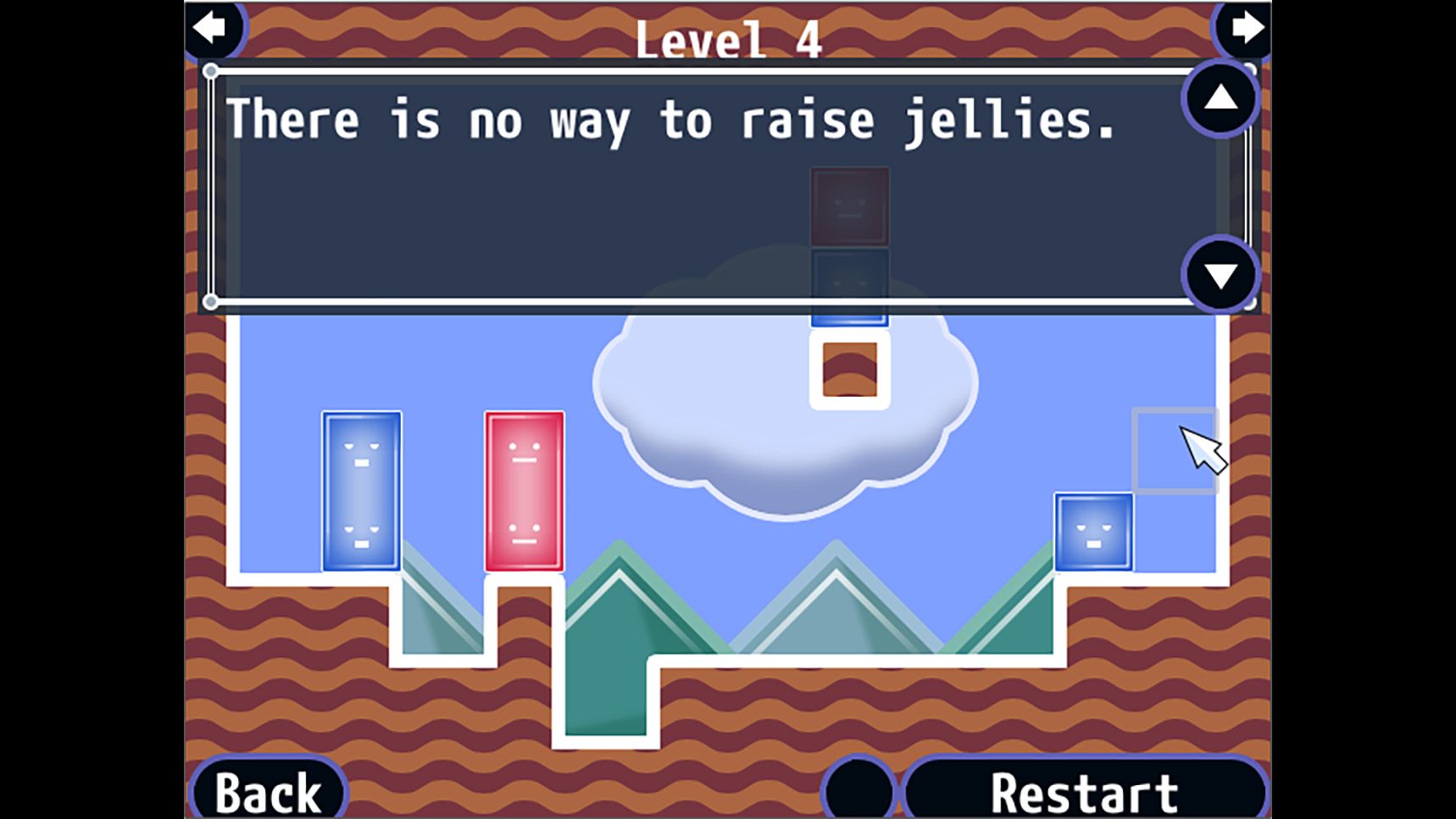The height and width of the screenshot is (819, 1456).
Task: Click the Back button
Action: pos(269,792)
